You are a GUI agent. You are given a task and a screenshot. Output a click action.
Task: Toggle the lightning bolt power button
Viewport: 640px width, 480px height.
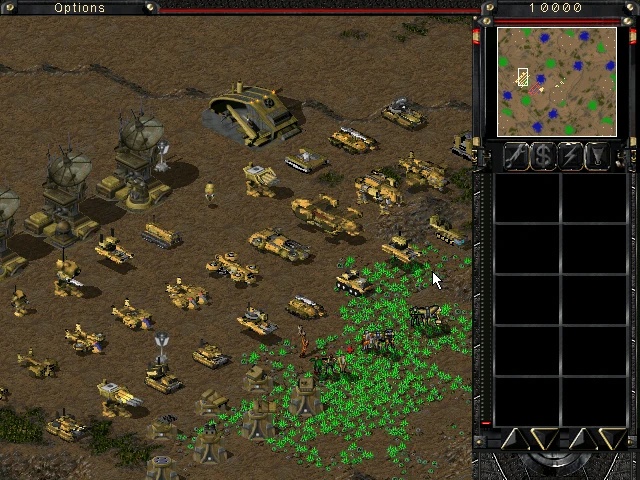[x=571, y=155]
